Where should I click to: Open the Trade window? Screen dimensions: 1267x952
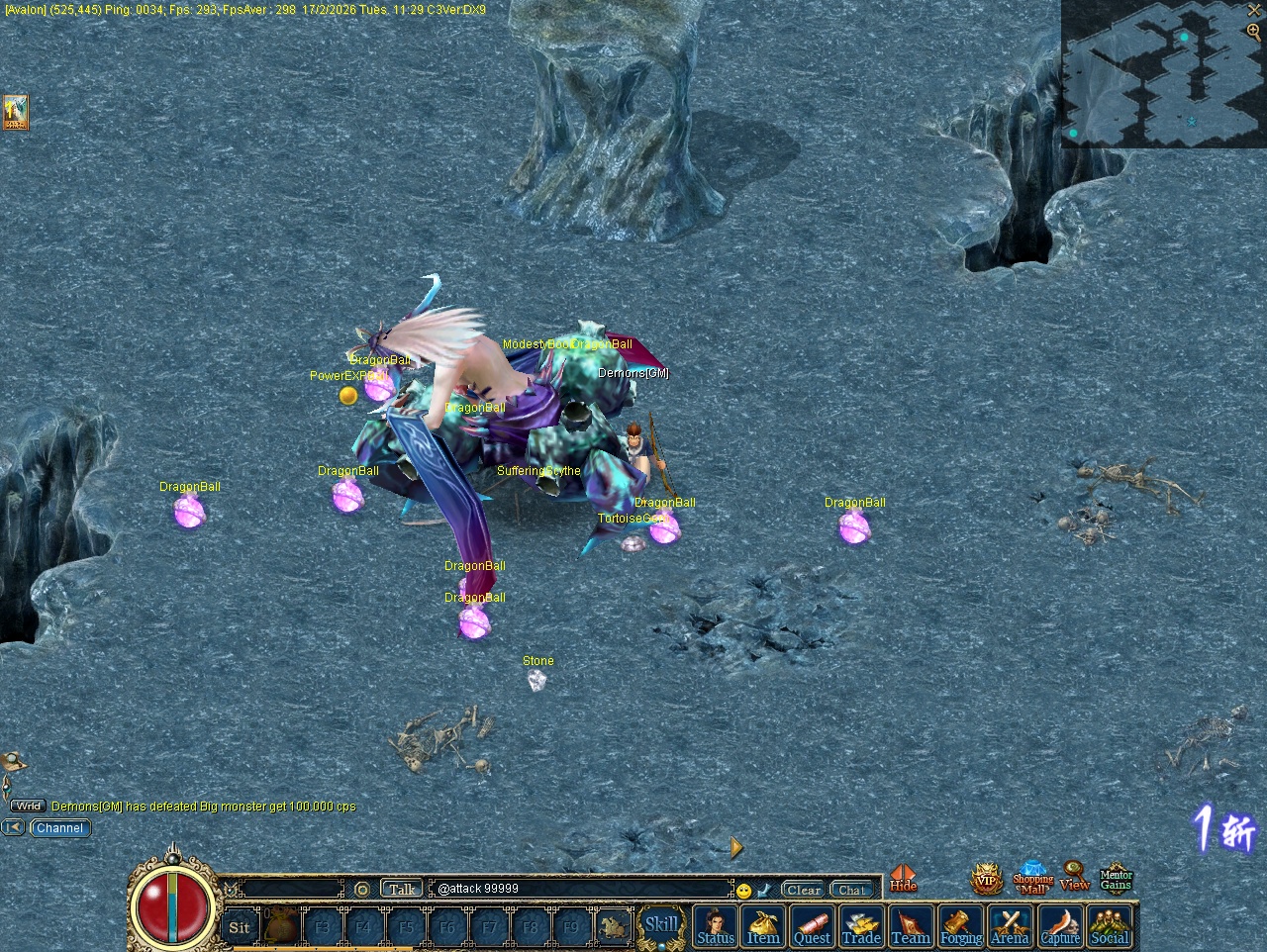[x=861, y=927]
